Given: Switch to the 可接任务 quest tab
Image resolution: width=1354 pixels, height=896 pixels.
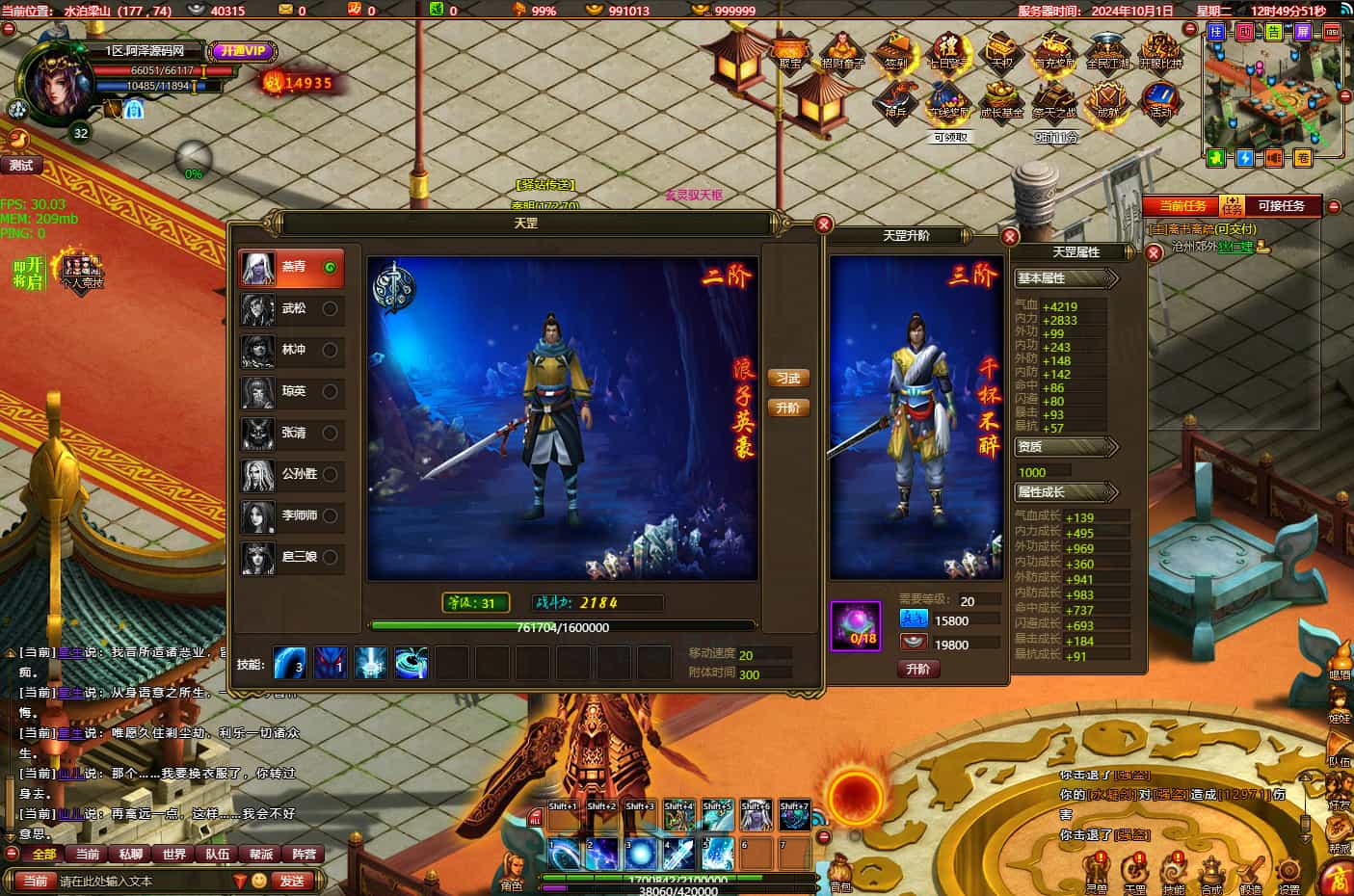Looking at the screenshot, I should click(x=1281, y=205).
